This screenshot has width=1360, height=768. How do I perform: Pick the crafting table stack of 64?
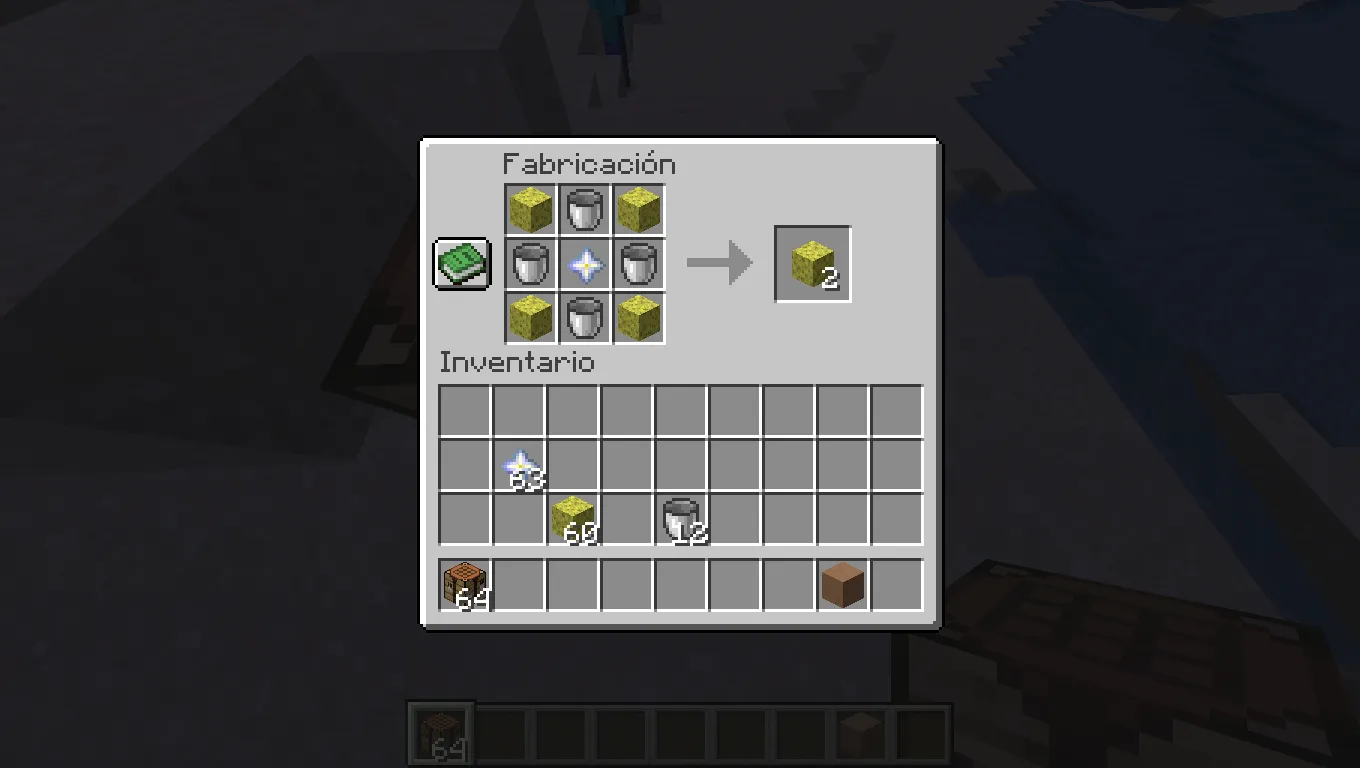point(465,583)
